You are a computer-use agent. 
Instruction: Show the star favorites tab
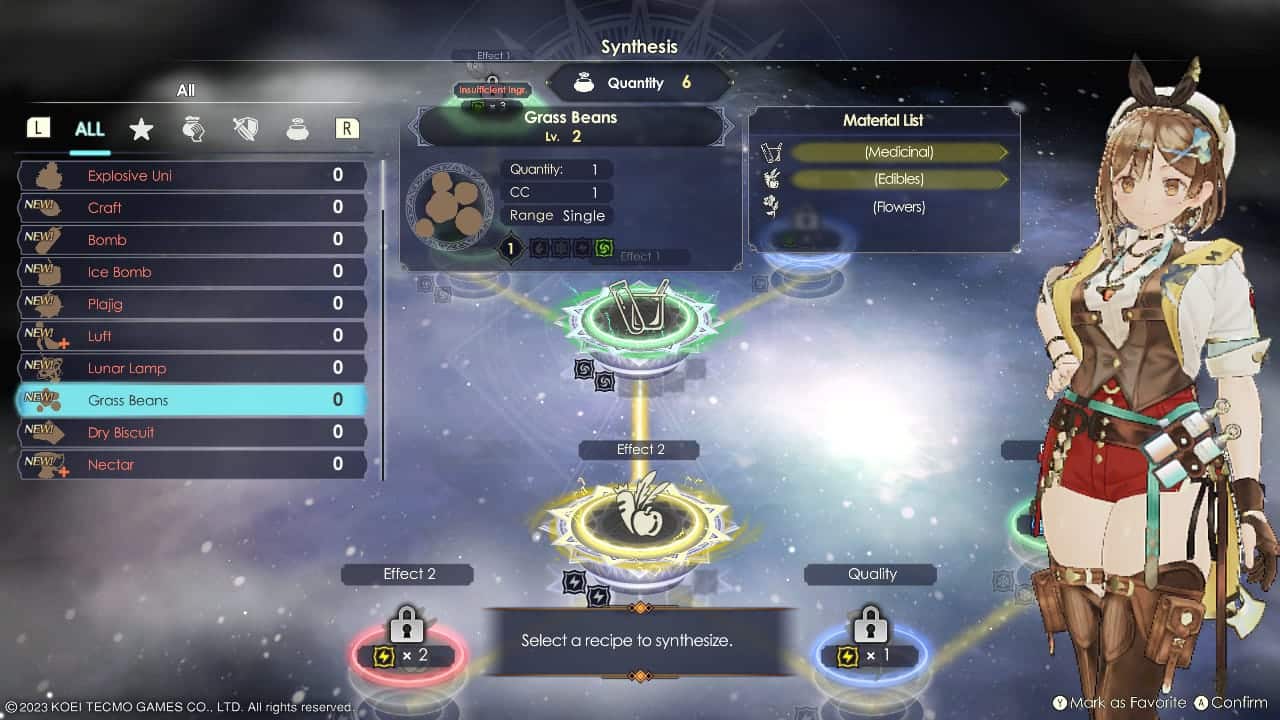[141, 129]
